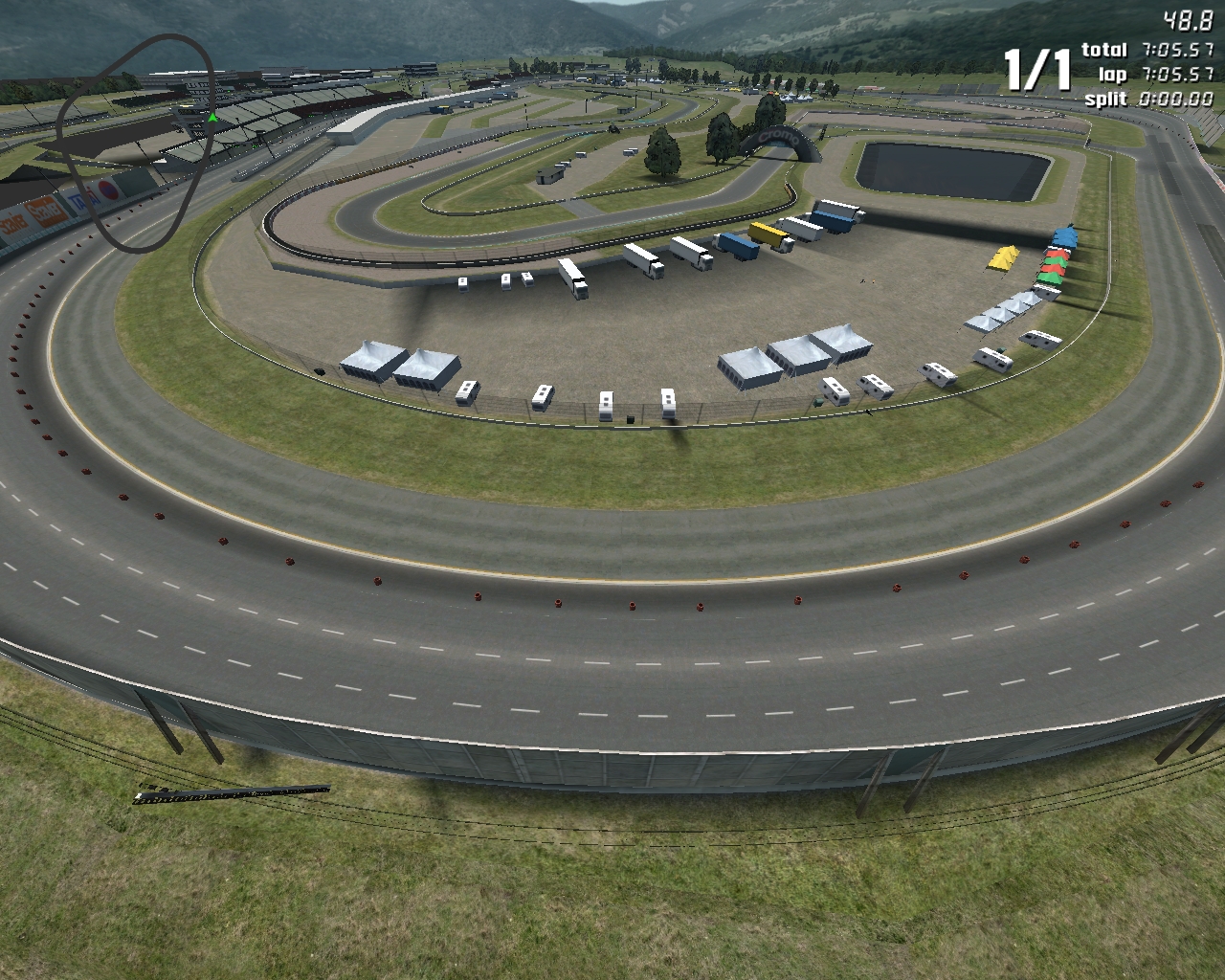Viewport: 1225px width, 980px height.
Task: Click the track outline minimap
Action: [135, 143]
